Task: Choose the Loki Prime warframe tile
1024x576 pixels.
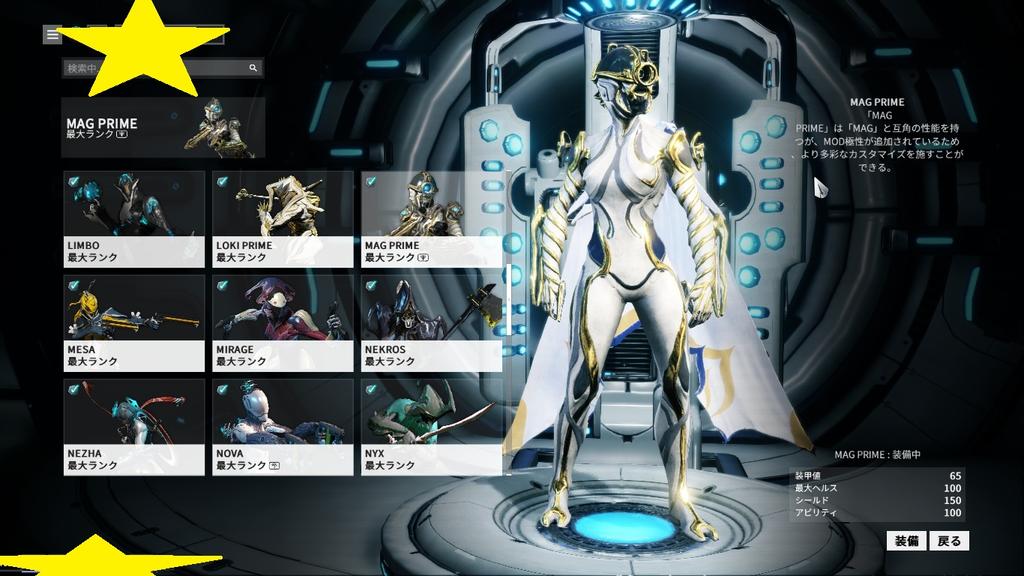Action: coord(283,218)
